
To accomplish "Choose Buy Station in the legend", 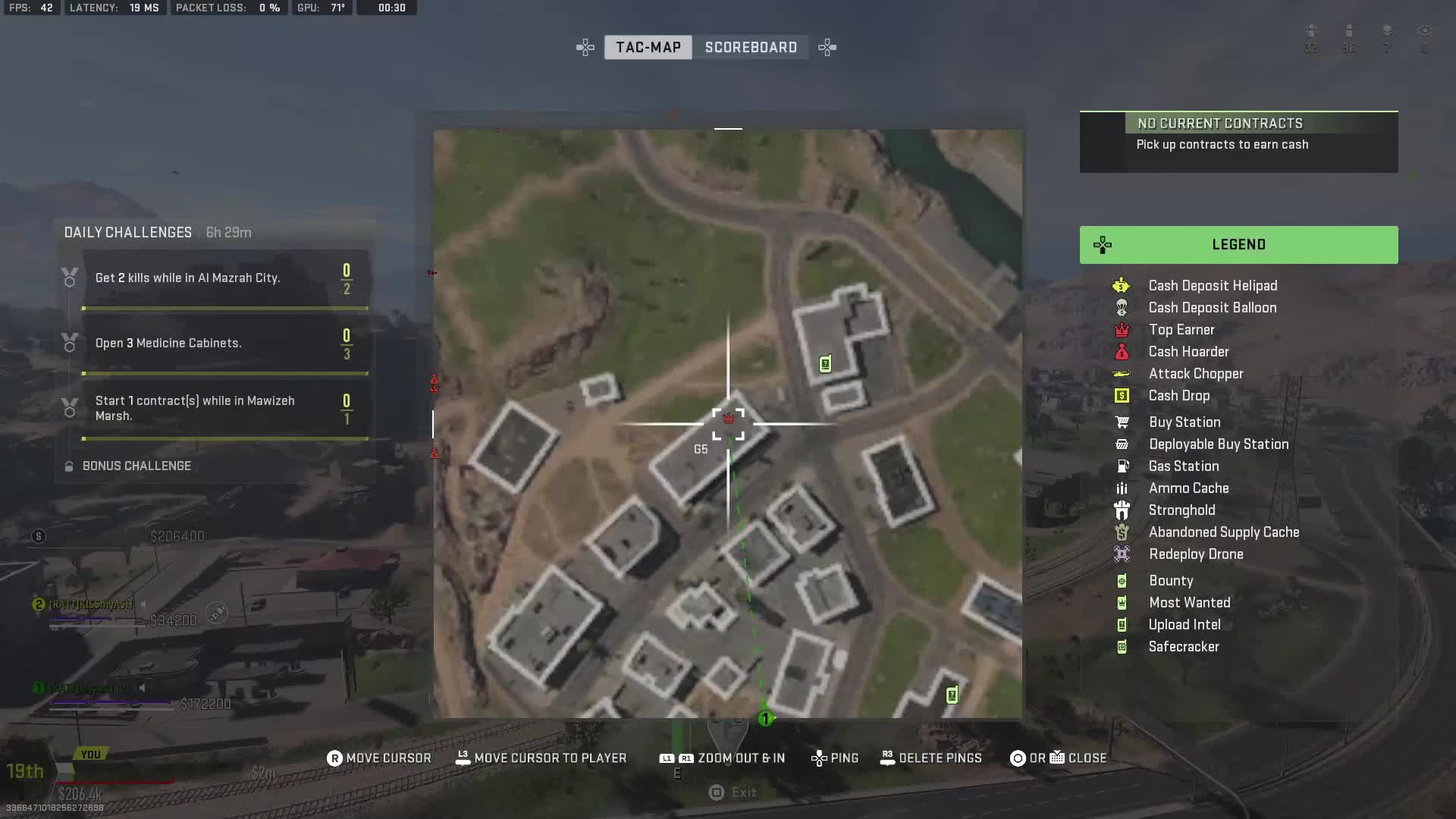I will coord(1184,422).
